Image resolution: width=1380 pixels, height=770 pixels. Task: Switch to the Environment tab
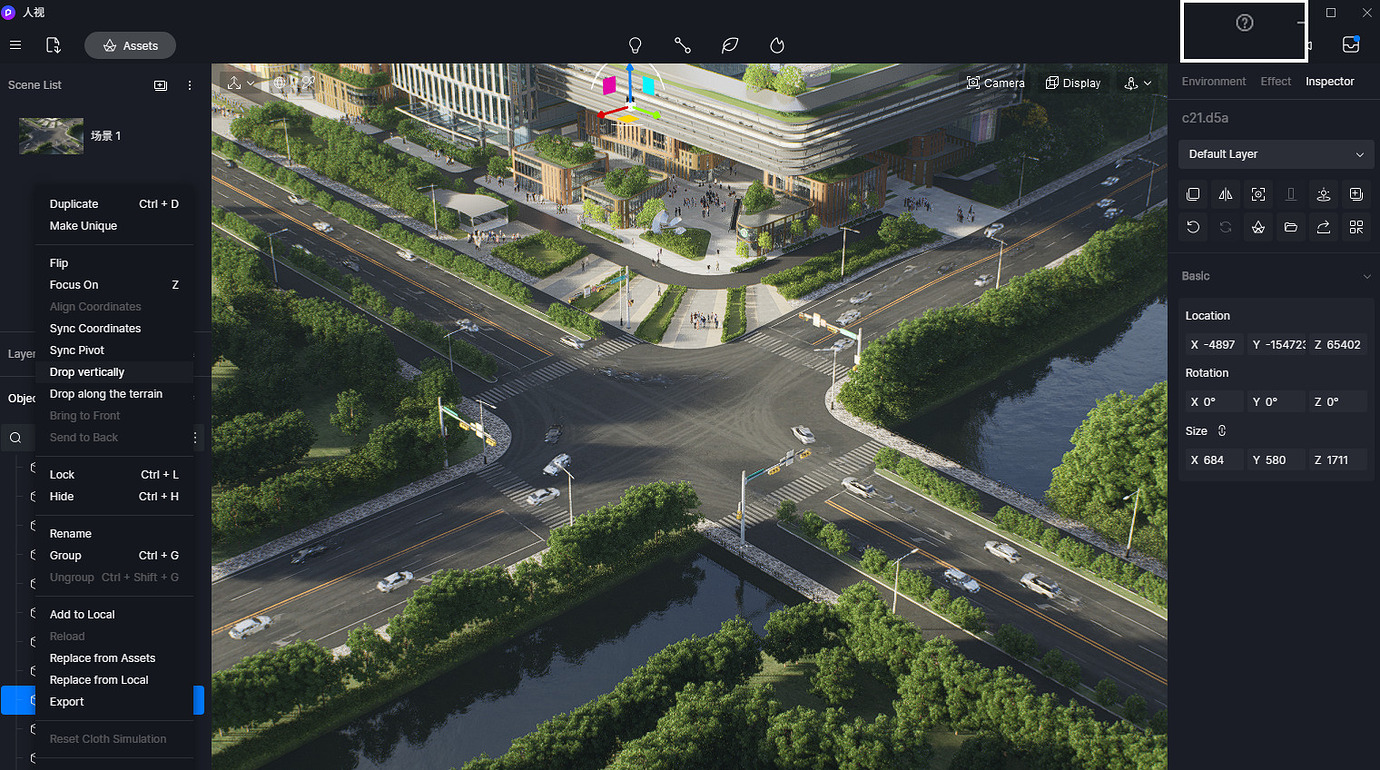[1213, 81]
